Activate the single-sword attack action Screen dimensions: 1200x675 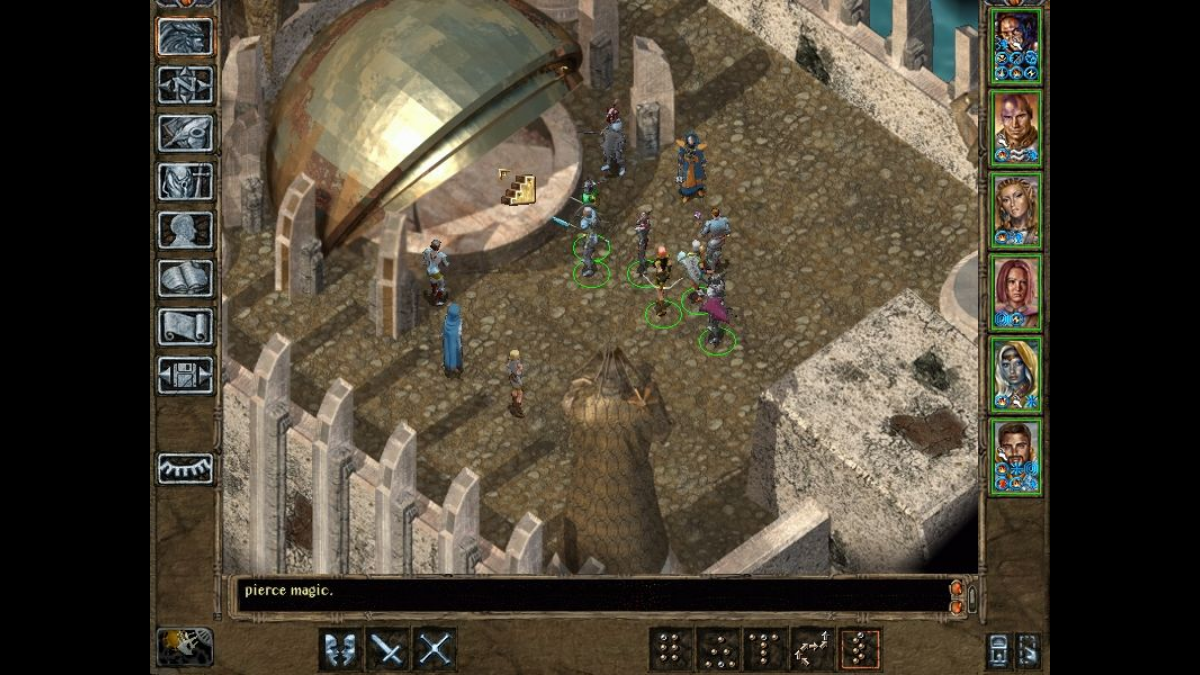[388, 649]
